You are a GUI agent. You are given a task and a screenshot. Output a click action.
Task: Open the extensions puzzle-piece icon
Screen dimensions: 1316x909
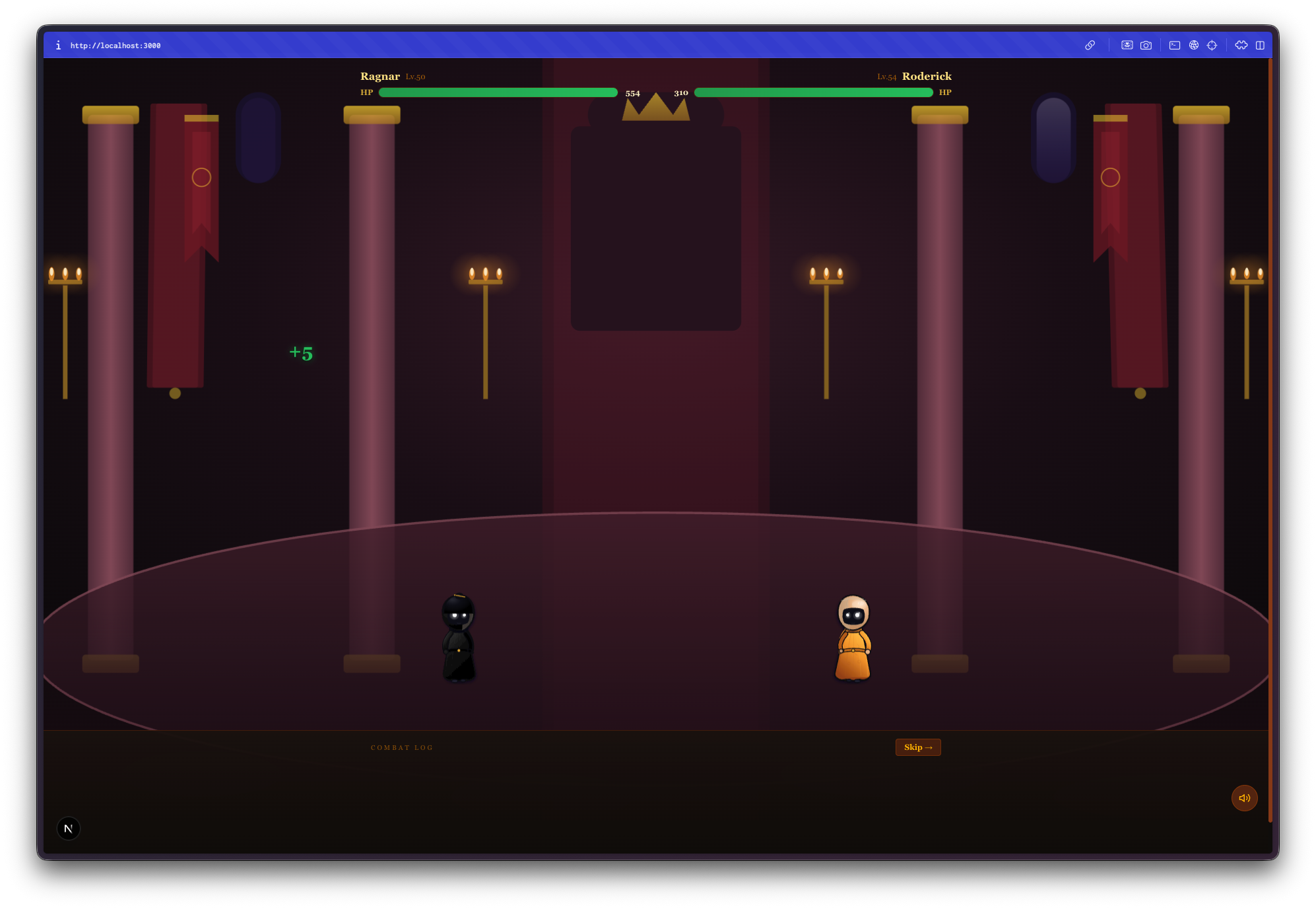[x=1241, y=45]
